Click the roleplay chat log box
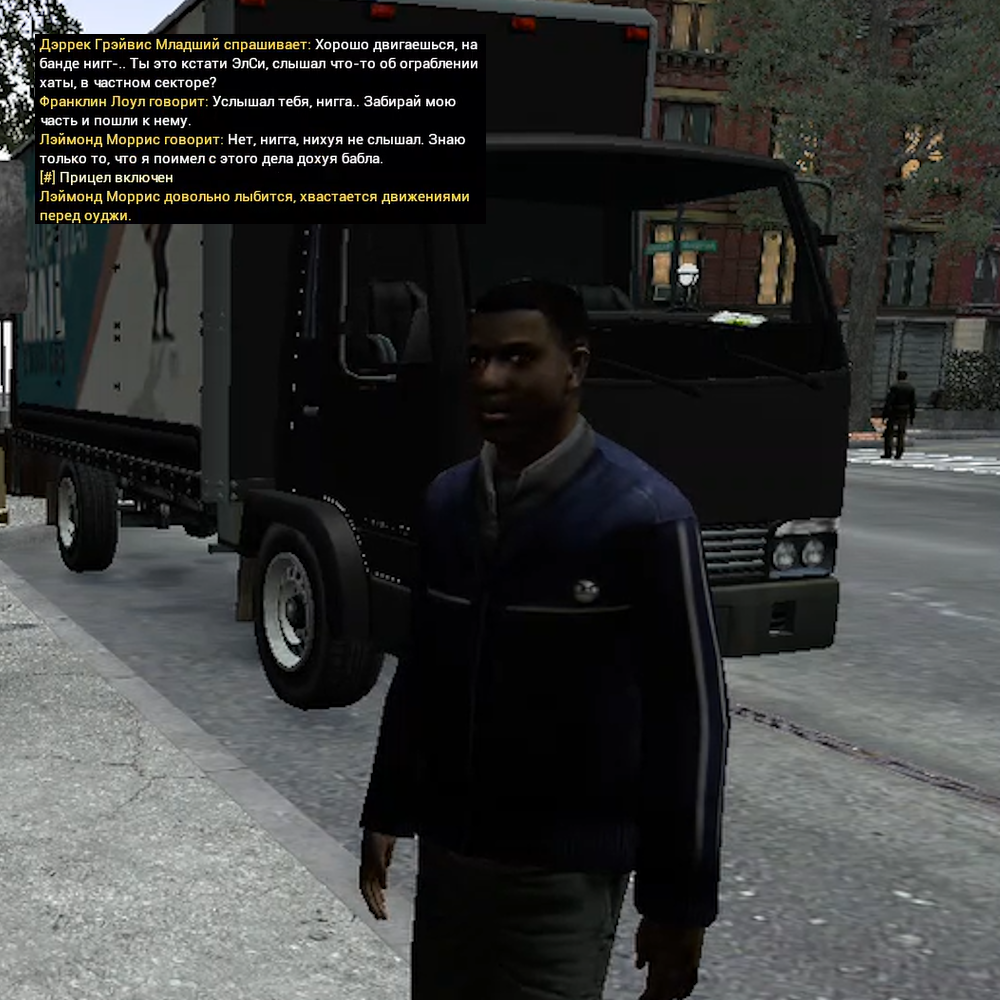This screenshot has height=1000, width=1000. (260, 130)
